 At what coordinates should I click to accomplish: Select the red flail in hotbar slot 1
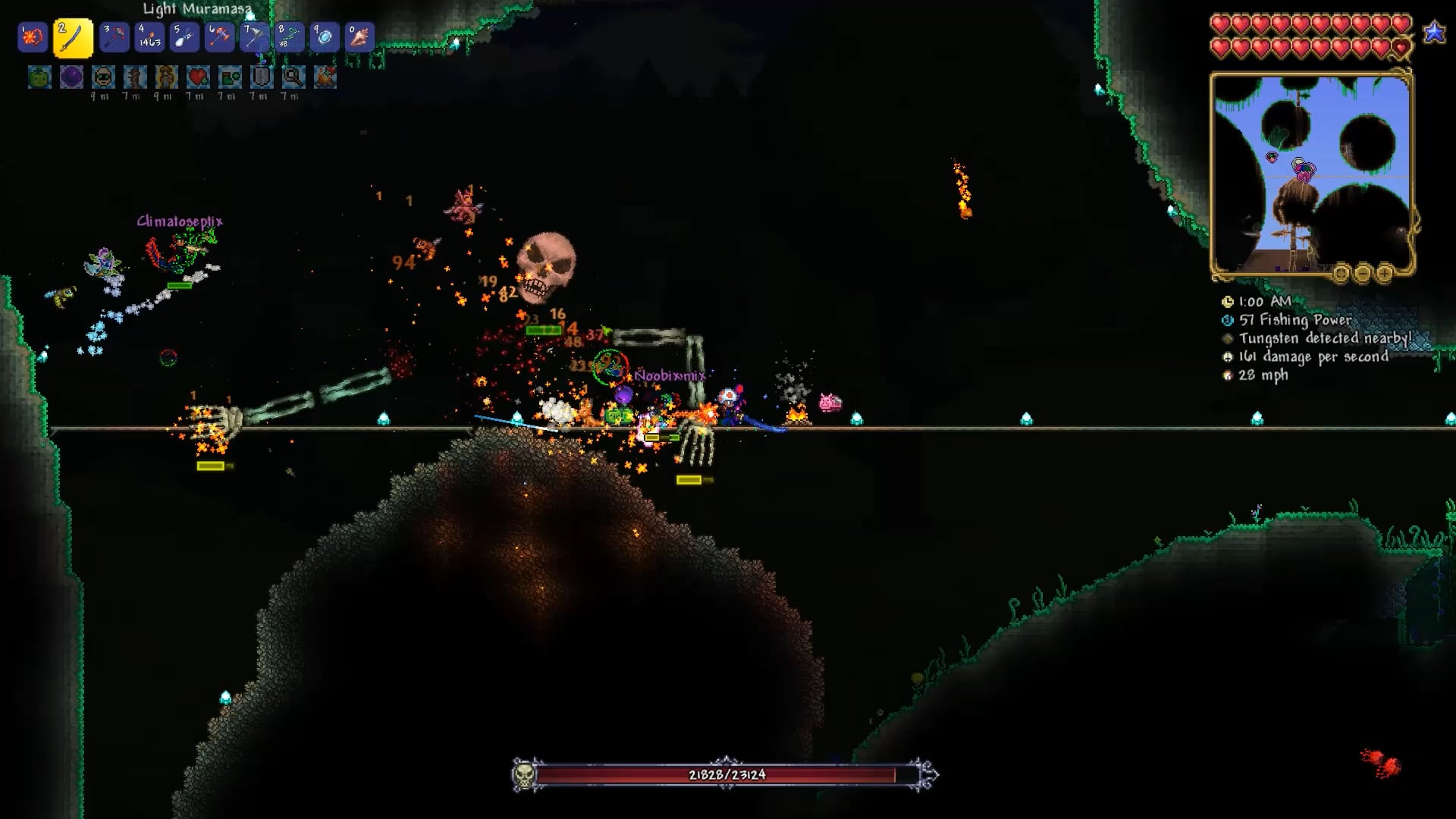(33, 37)
